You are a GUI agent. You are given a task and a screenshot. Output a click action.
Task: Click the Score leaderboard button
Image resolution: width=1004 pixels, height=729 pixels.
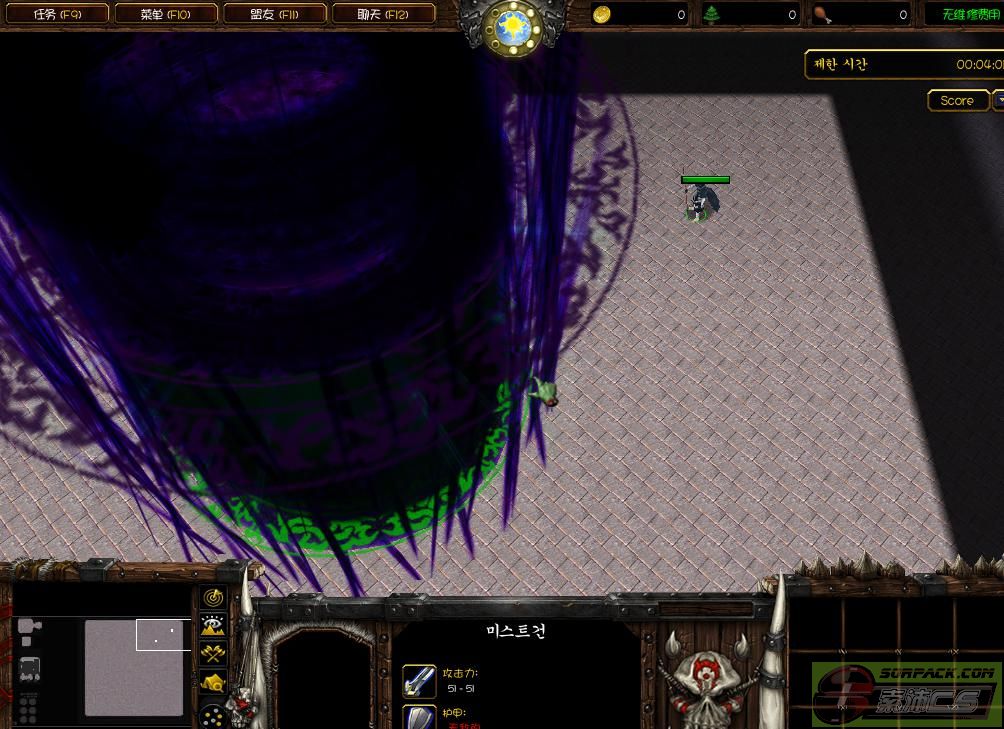click(957, 100)
